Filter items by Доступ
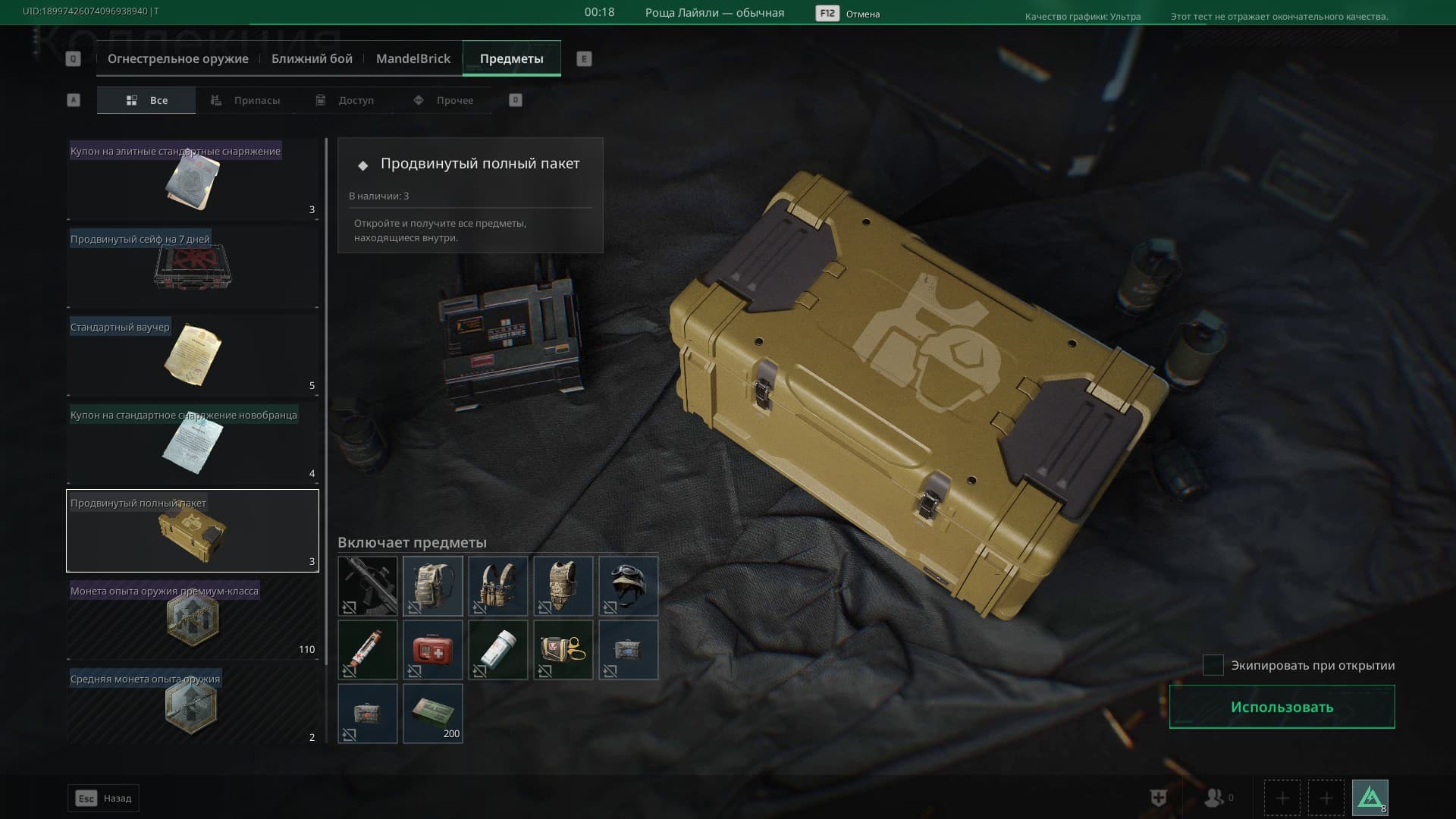Viewport: 1456px width, 819px height. tap(346, 100)
